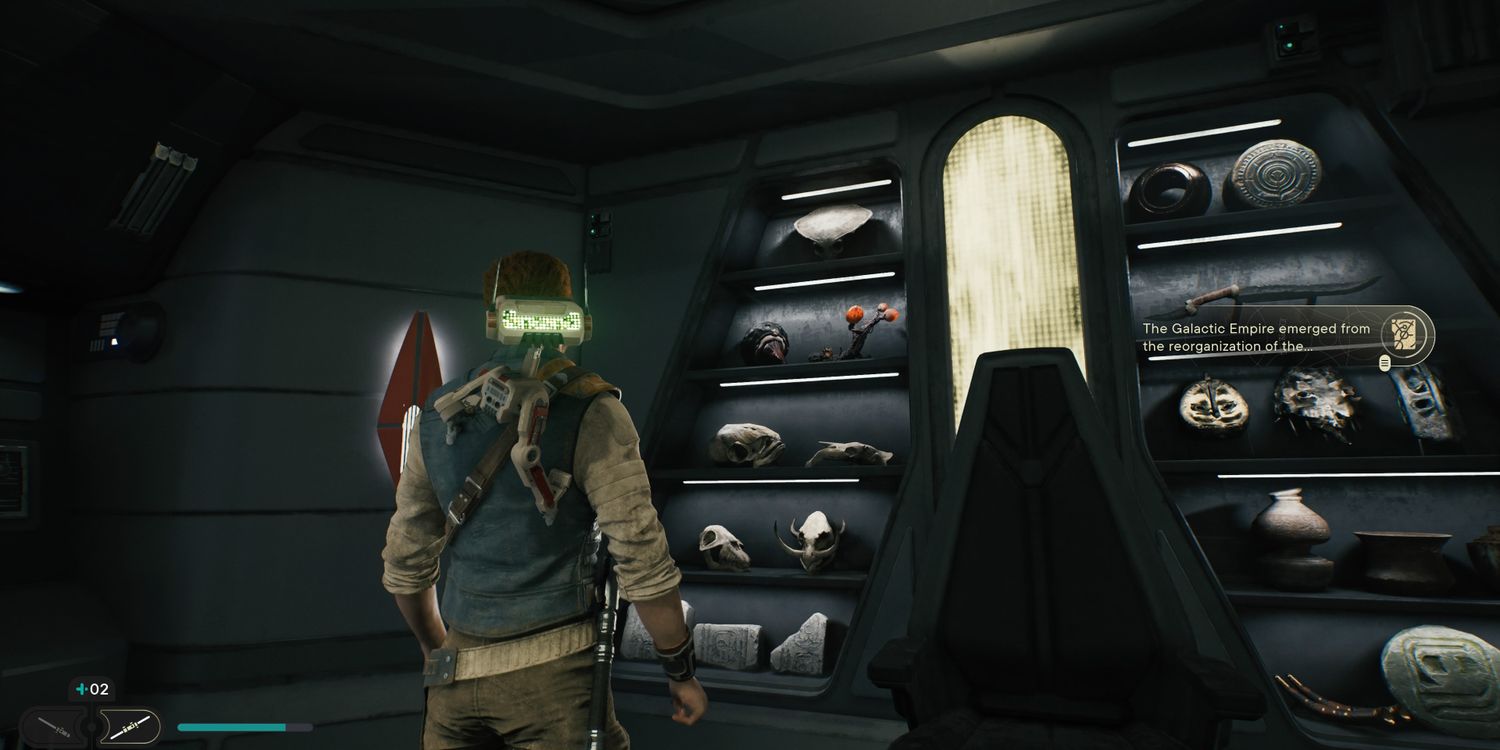Viewport: 1500px width, 750px height.
Task: Switch to the double-bladed lightsaber stance slot
Action: pos(130,727)
